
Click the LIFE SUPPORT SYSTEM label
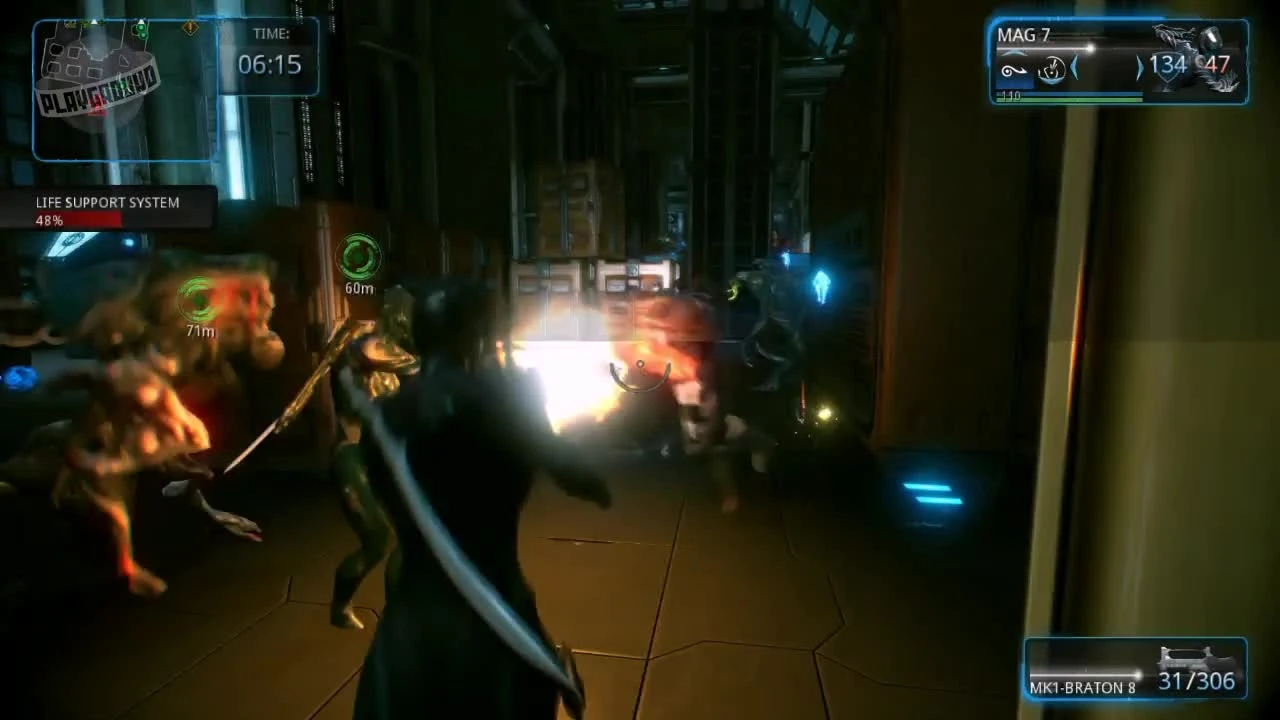(107, 202)
